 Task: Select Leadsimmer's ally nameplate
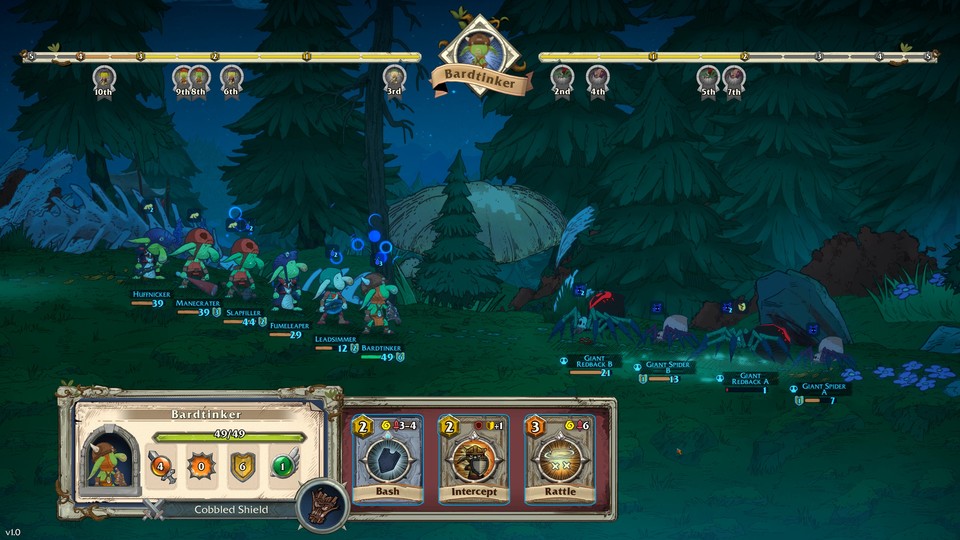(x=335, y=340)
